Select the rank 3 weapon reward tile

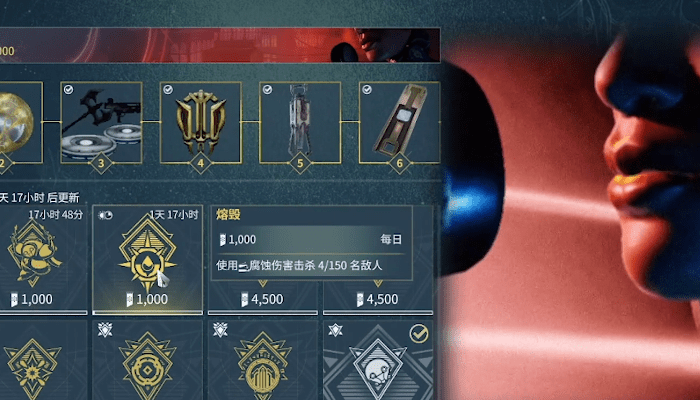point(101,122)
